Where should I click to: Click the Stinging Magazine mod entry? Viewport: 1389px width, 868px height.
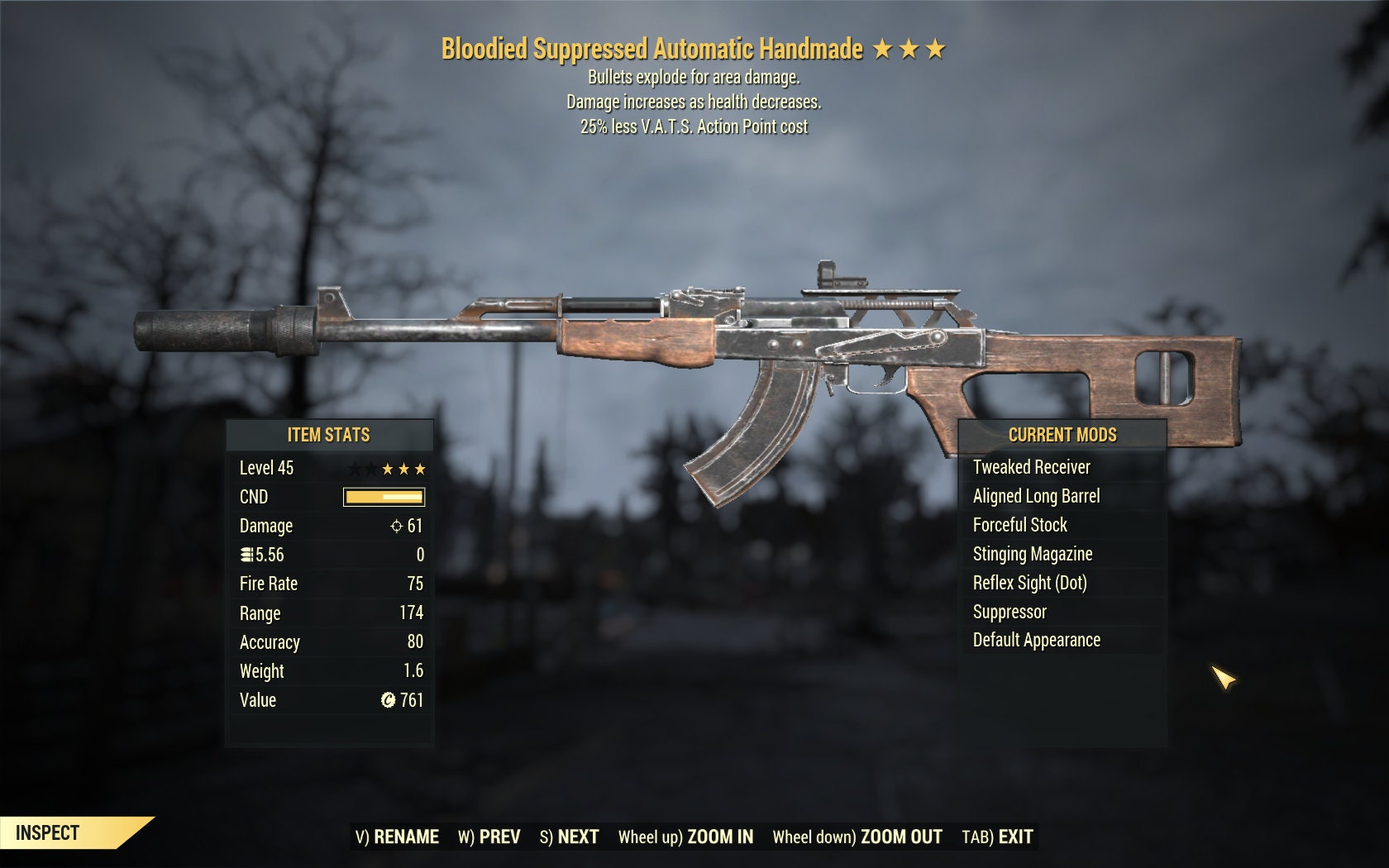point(1033,554)
